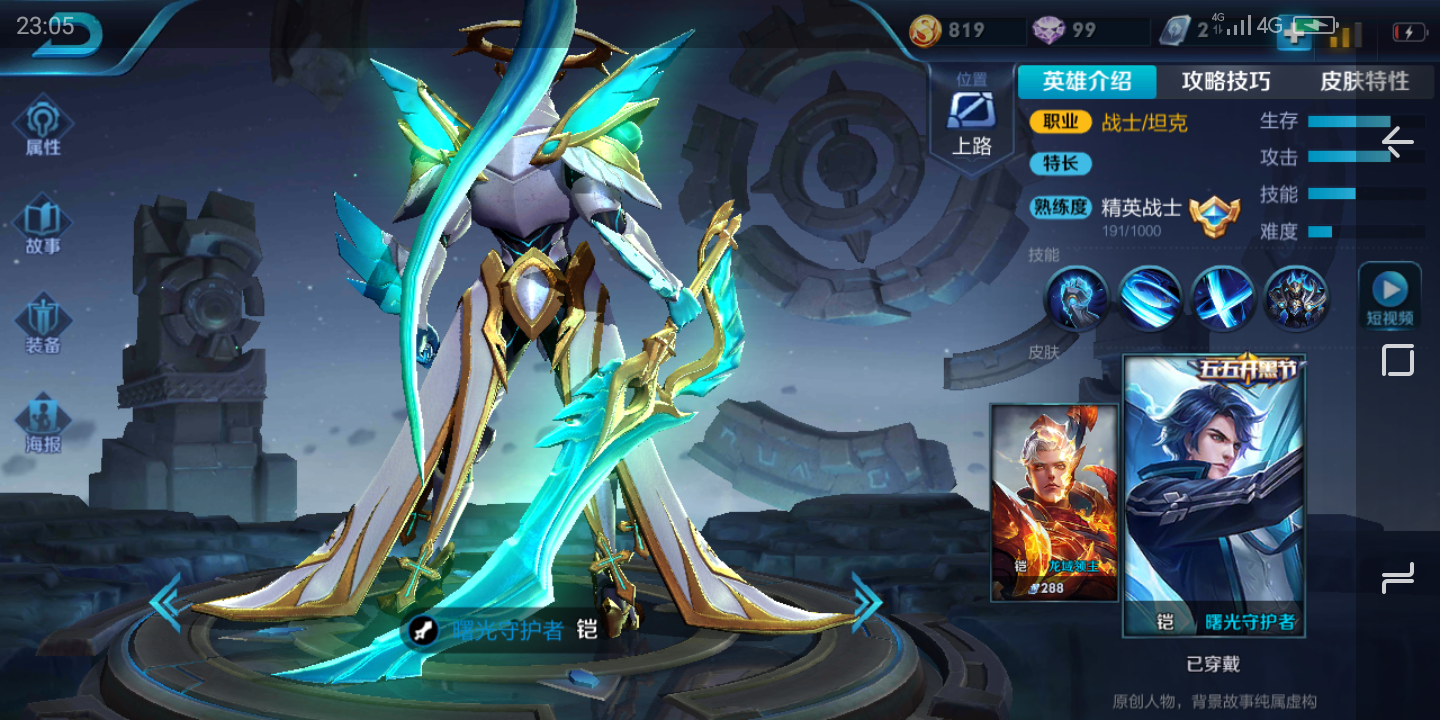Image resolution: width=1440 pixels, height=720 pixels.
Task: Open the 故事 story section
Action: tap(43, 228)
